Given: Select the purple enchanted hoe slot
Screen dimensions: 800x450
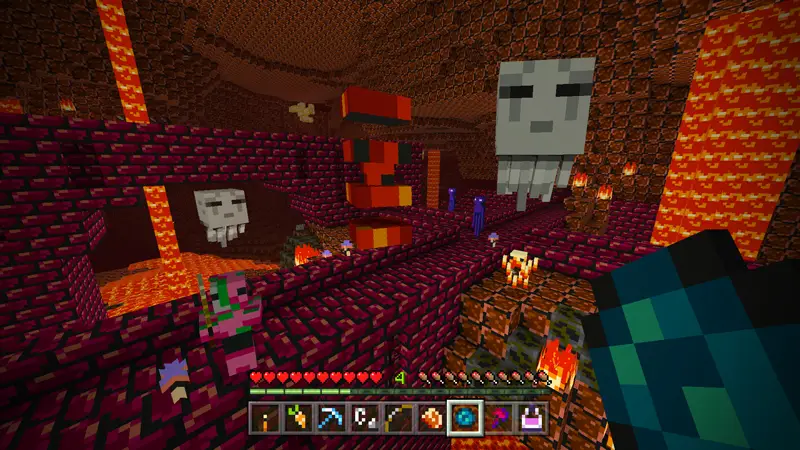Looking at the screenshot, I should tap(499, 419).
